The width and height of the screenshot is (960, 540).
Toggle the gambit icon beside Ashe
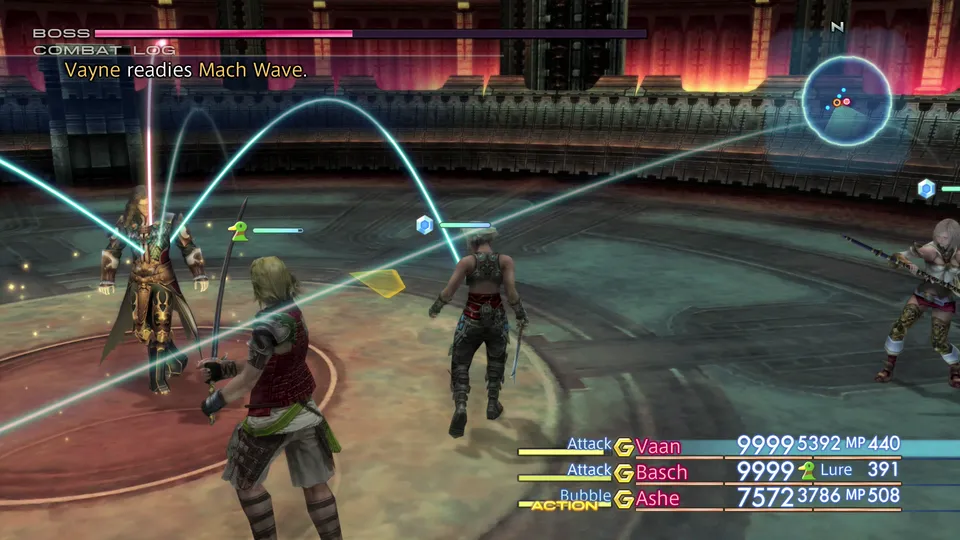click(x=624, y=497)
